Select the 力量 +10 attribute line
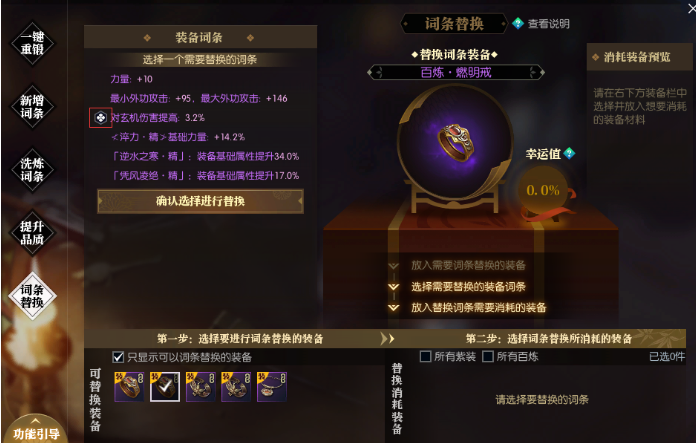Viewport: 696px width, 443px height. [132, 79]
